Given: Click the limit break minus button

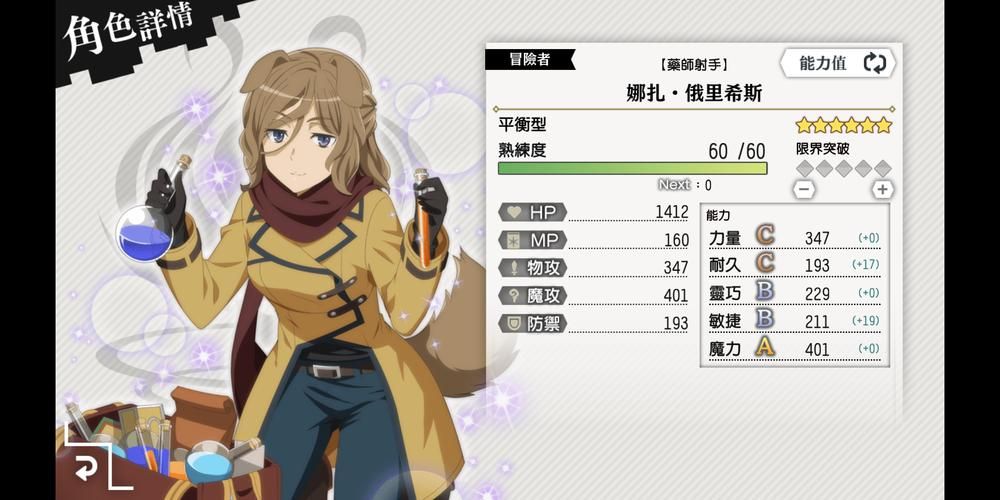Looking at the screenshot, I should pyautogui.click(x=804, y=189).
